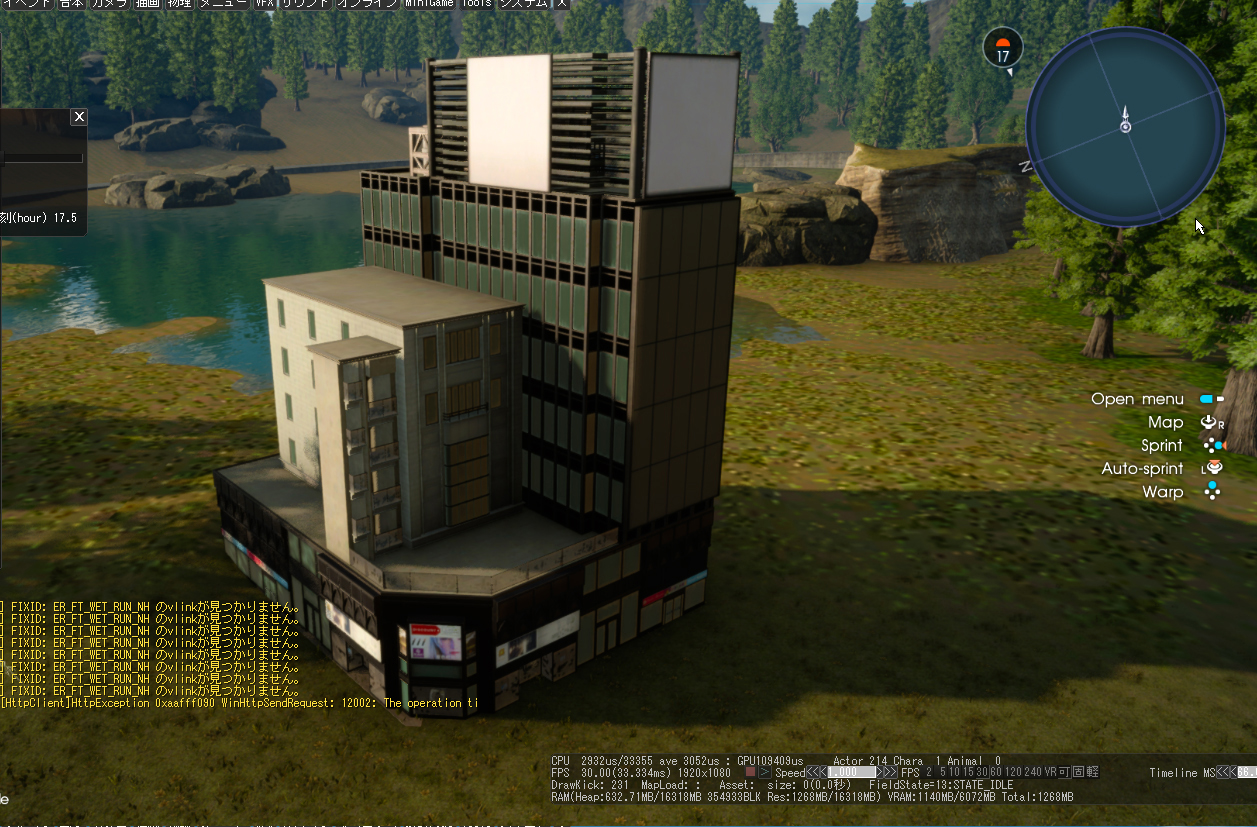
Task: Open the Tools debug menu
Action: (476, 4)
